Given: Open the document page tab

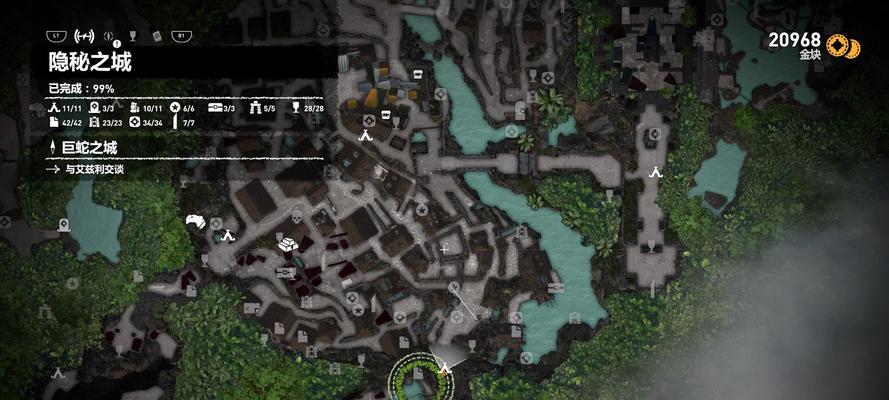Looking at the screenshot, I should pyautogui.click(x=157, y=37).
